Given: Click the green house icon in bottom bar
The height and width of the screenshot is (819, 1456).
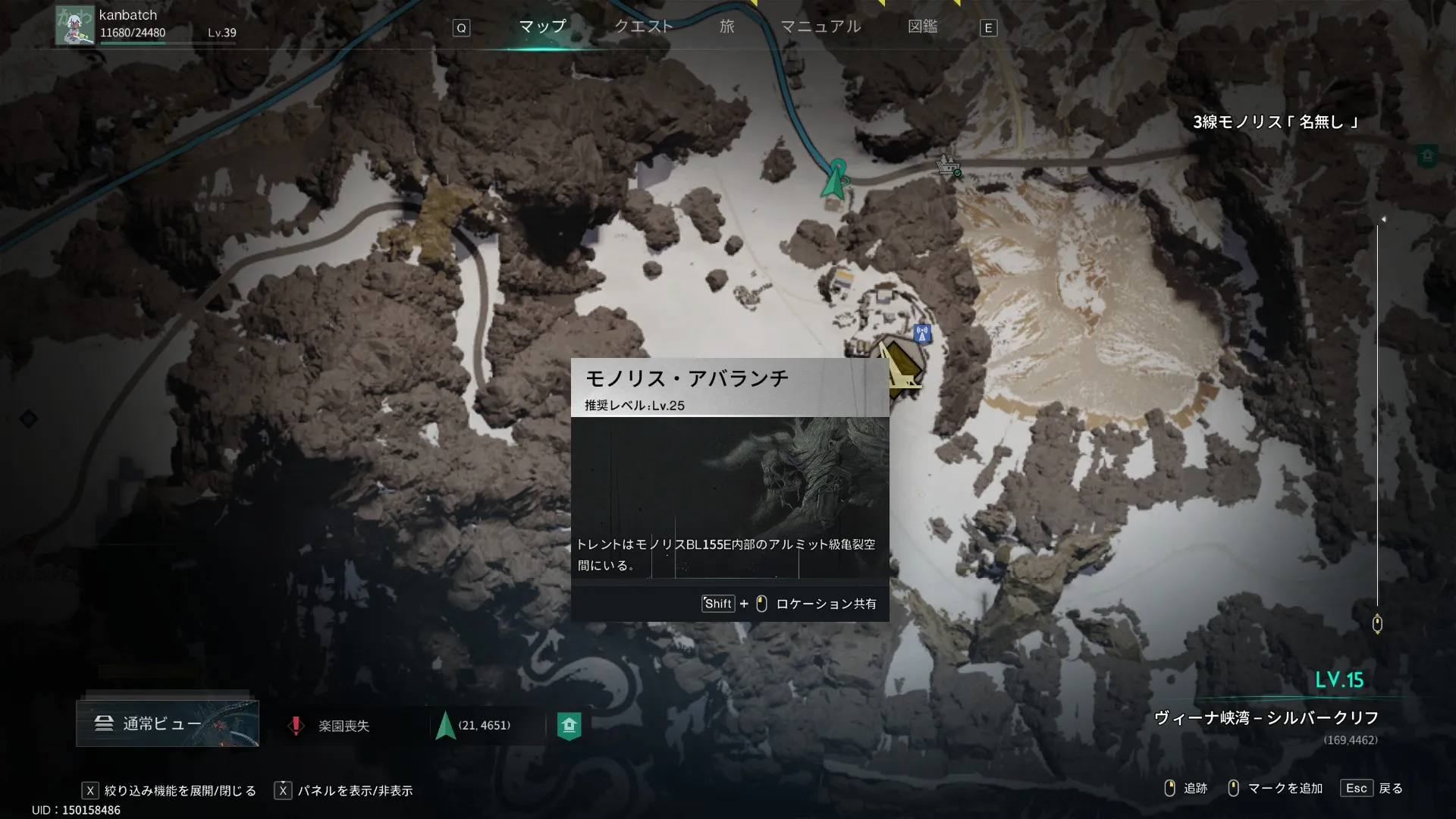Looking at the screenshot, I should tap(569, 726).
